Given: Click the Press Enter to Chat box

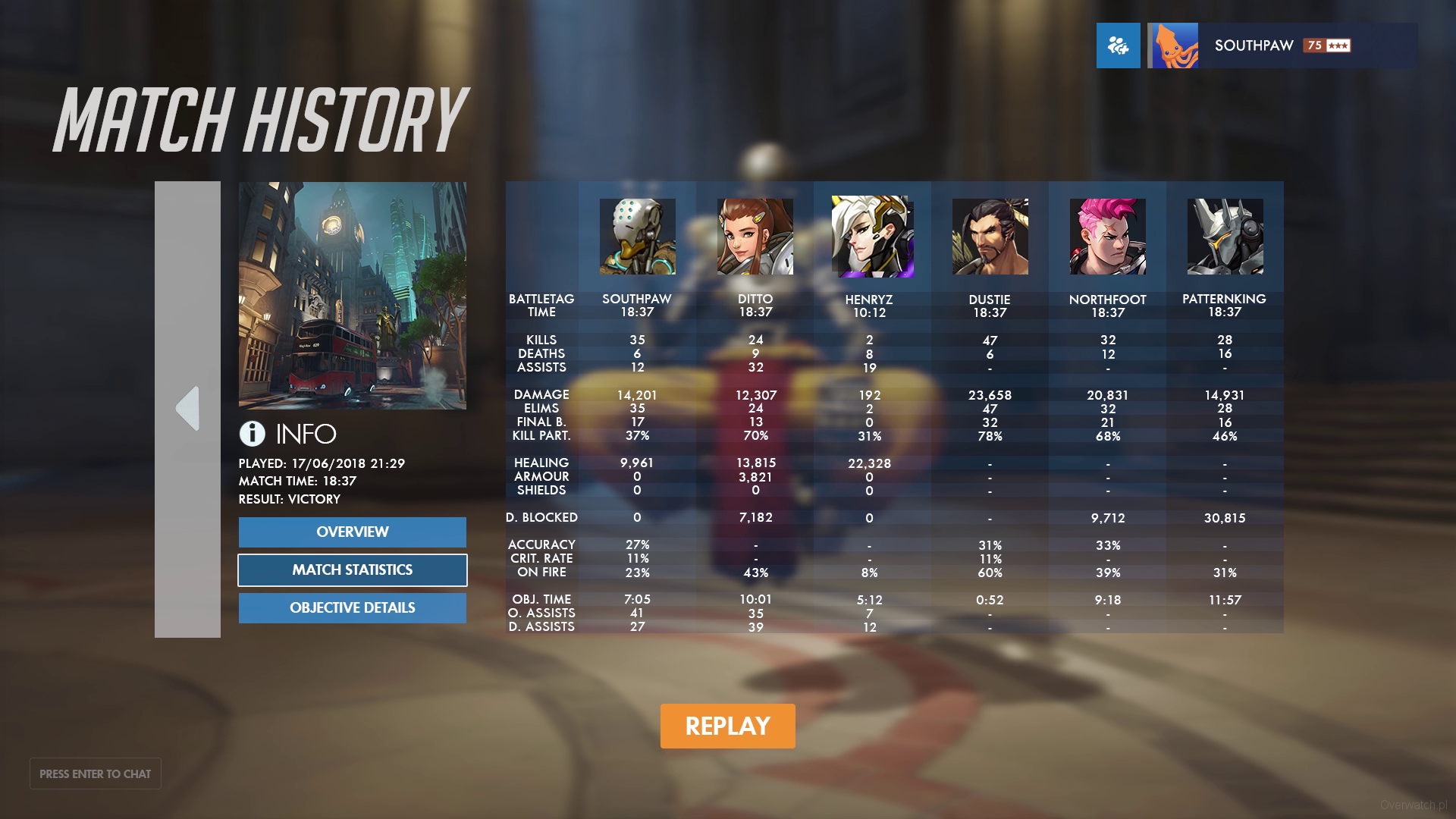Looking at the screenshot, I should (96, 773).
